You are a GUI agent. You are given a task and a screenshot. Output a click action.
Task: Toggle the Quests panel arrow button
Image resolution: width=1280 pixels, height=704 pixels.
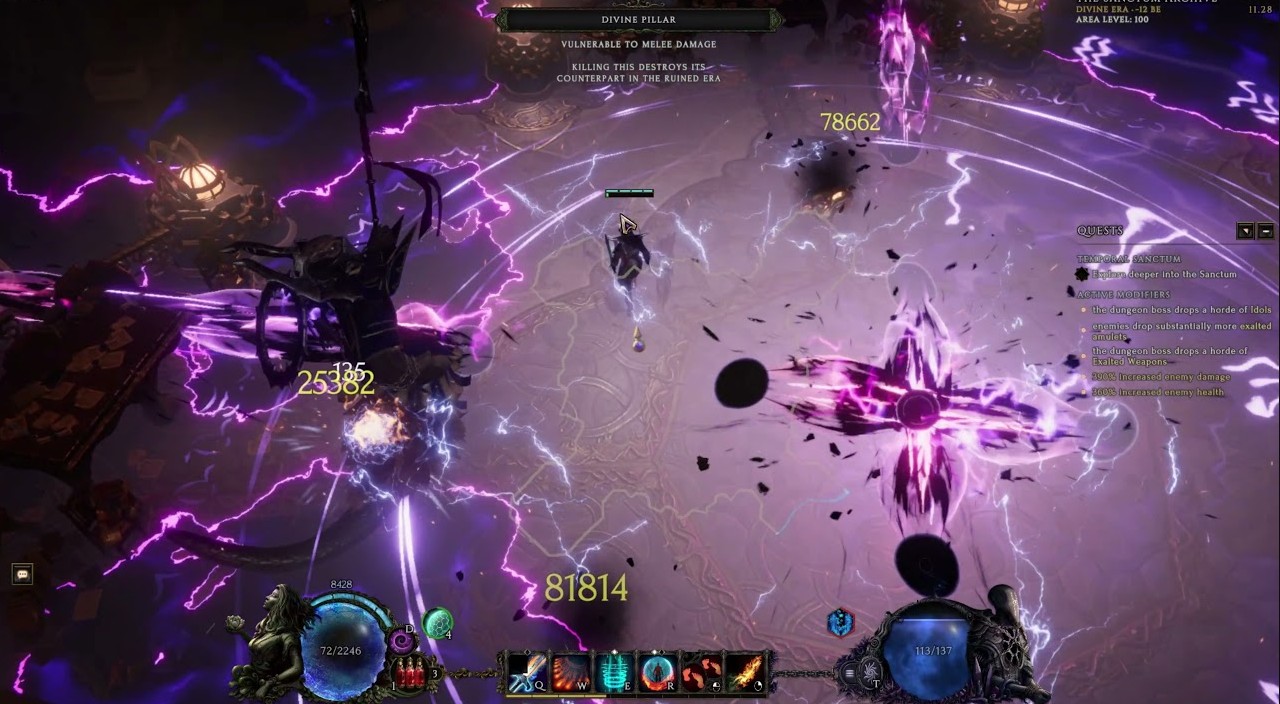1245,231
